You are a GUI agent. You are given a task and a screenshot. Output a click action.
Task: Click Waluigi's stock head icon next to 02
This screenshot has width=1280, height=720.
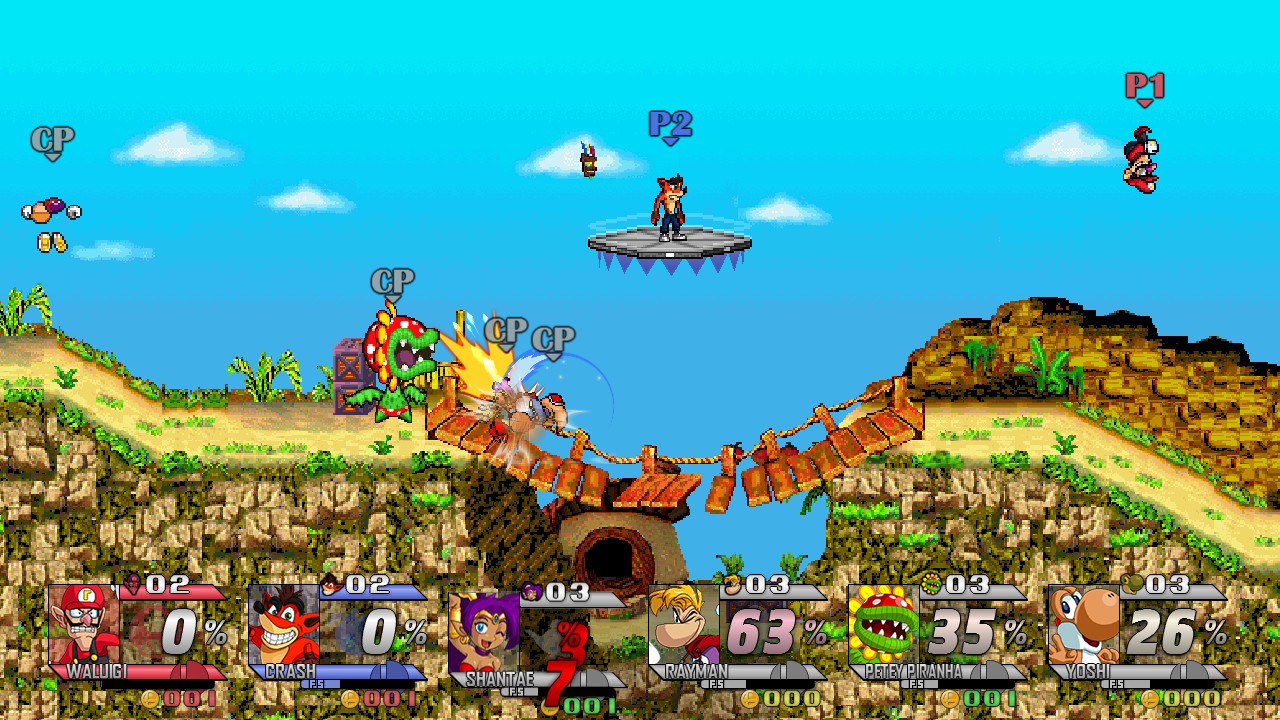130,584
